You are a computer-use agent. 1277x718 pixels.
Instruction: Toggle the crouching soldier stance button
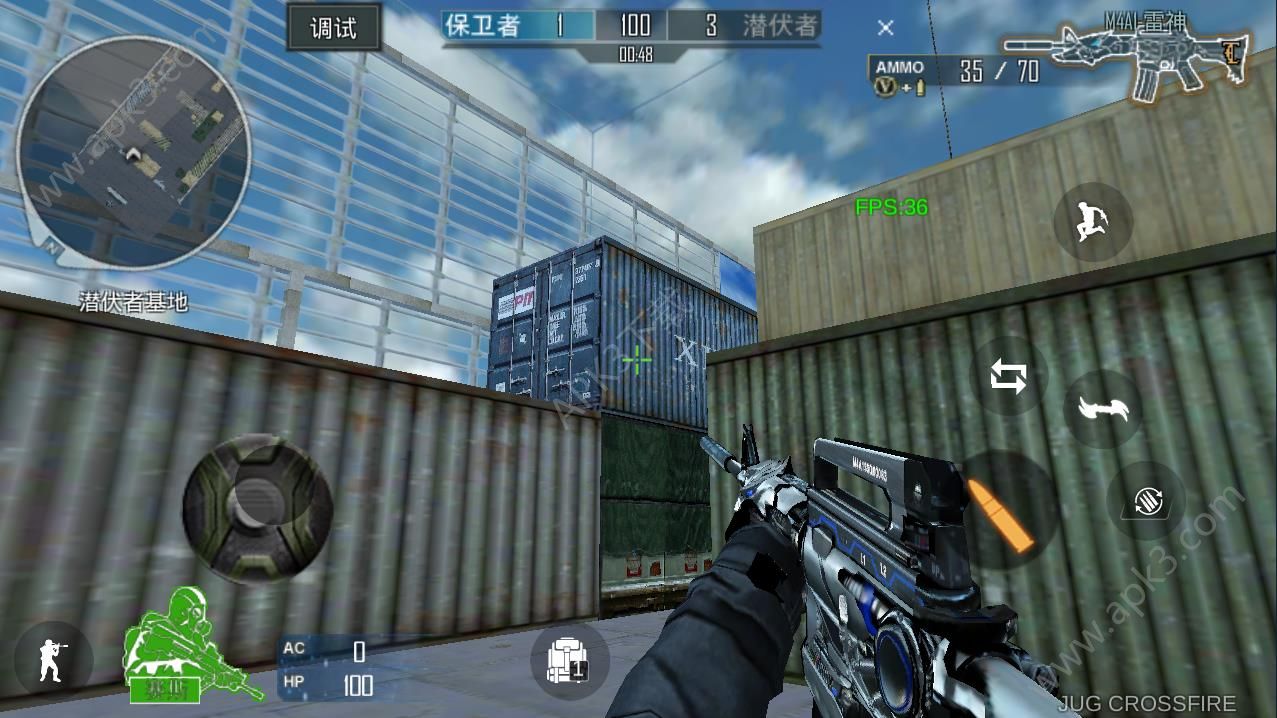tap(53, 659)
